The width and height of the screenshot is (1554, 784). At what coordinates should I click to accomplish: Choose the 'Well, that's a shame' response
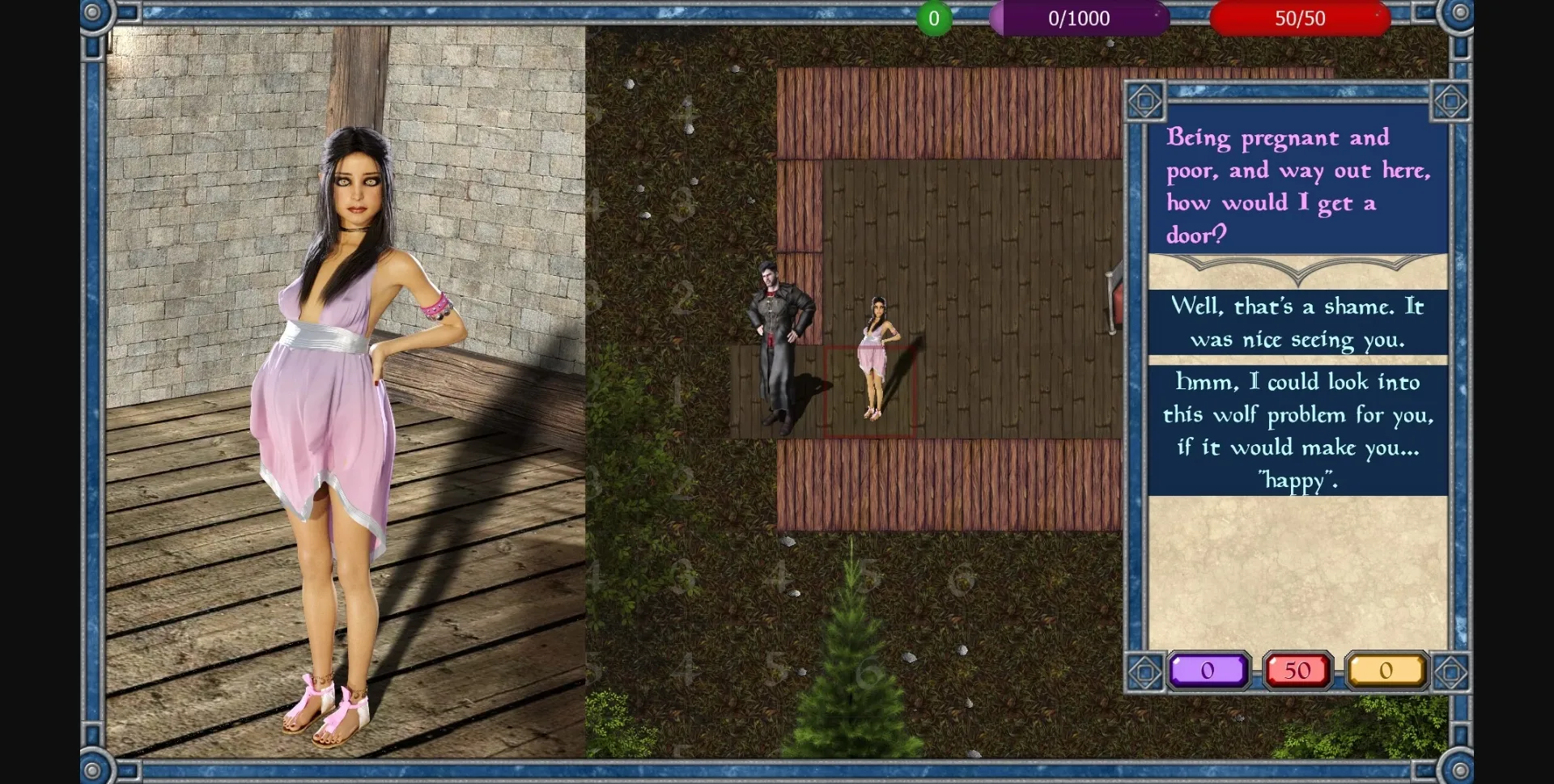click(x=1297, y=323)
